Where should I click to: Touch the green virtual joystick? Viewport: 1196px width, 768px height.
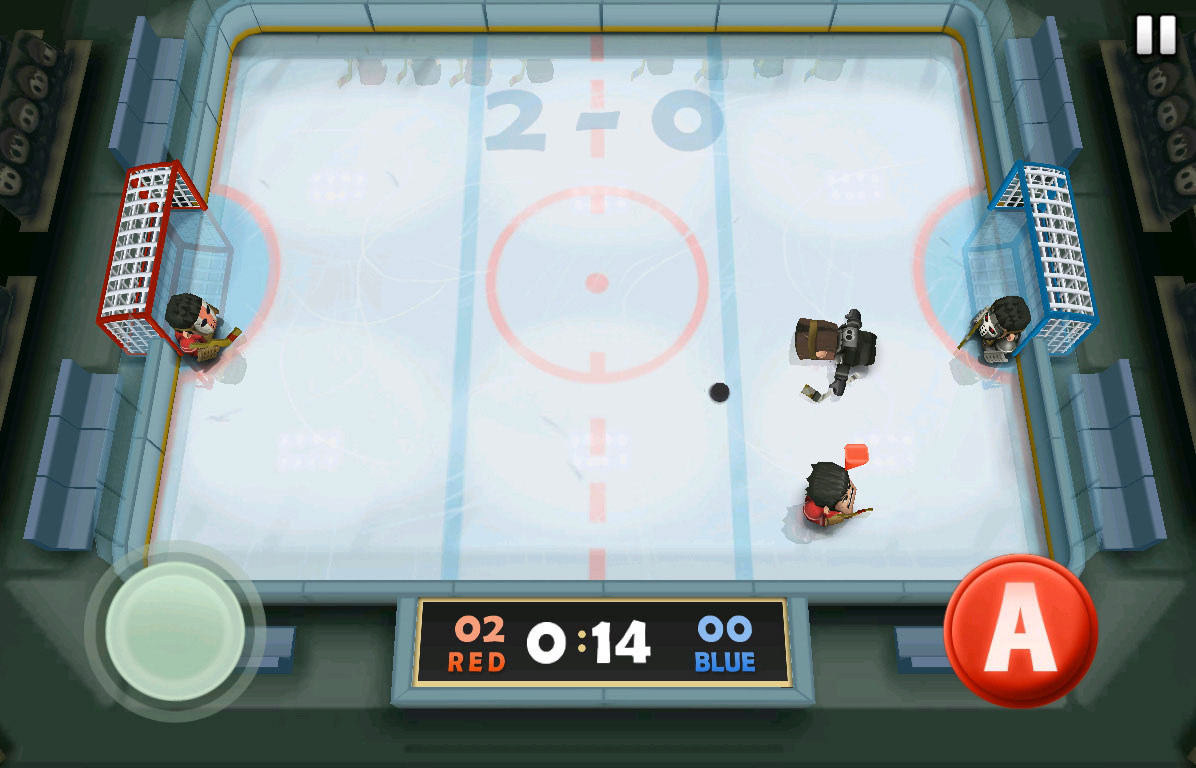coord(175,631)
